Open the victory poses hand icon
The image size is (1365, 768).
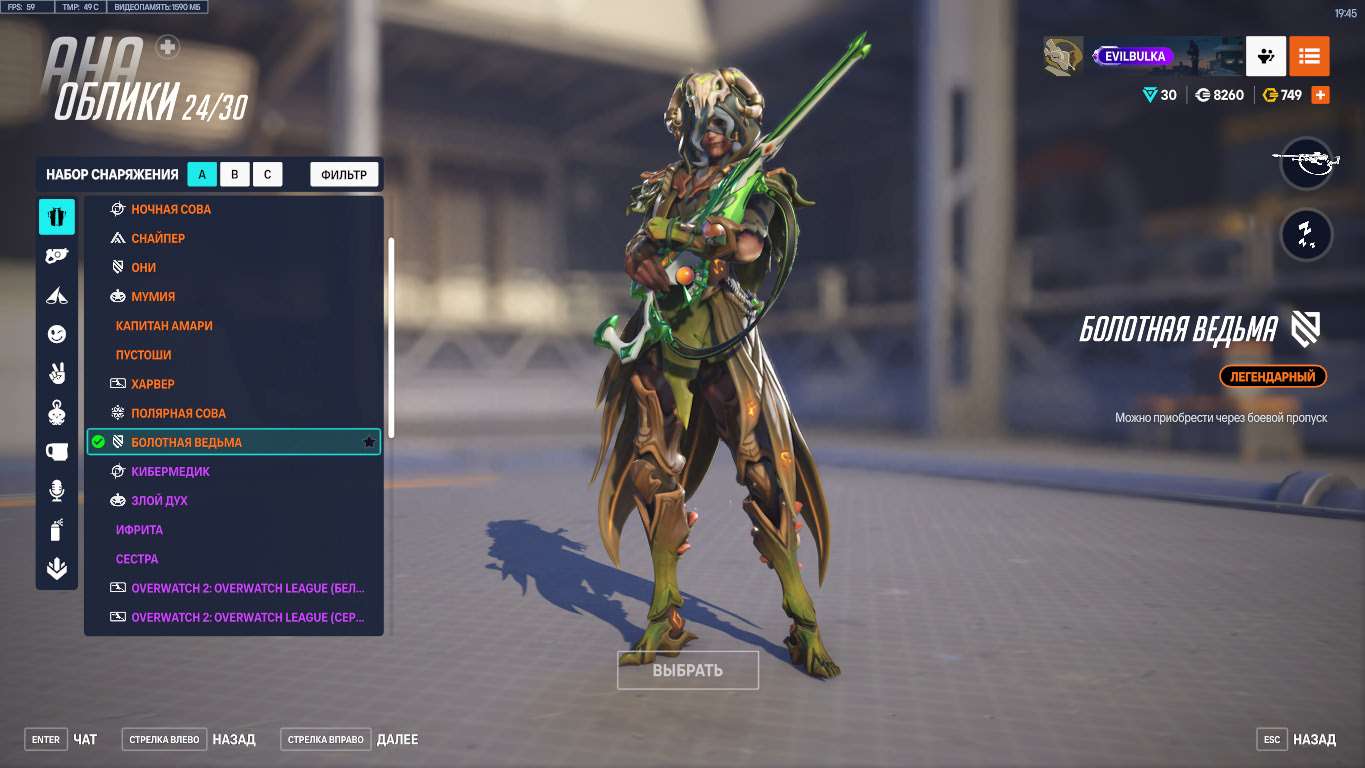[56, 372]
